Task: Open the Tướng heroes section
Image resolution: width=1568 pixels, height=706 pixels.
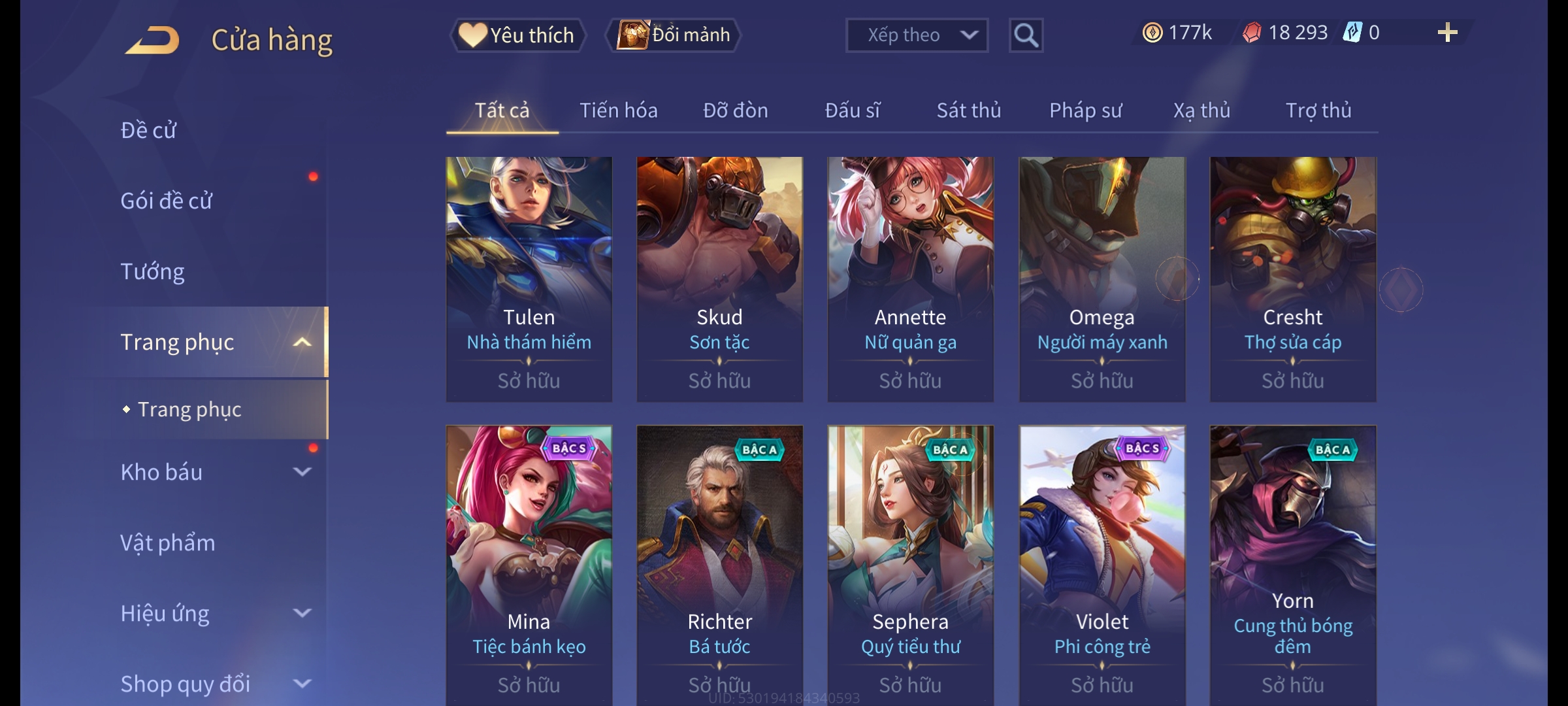Action: pyautogui.click(x=152, y=271)
